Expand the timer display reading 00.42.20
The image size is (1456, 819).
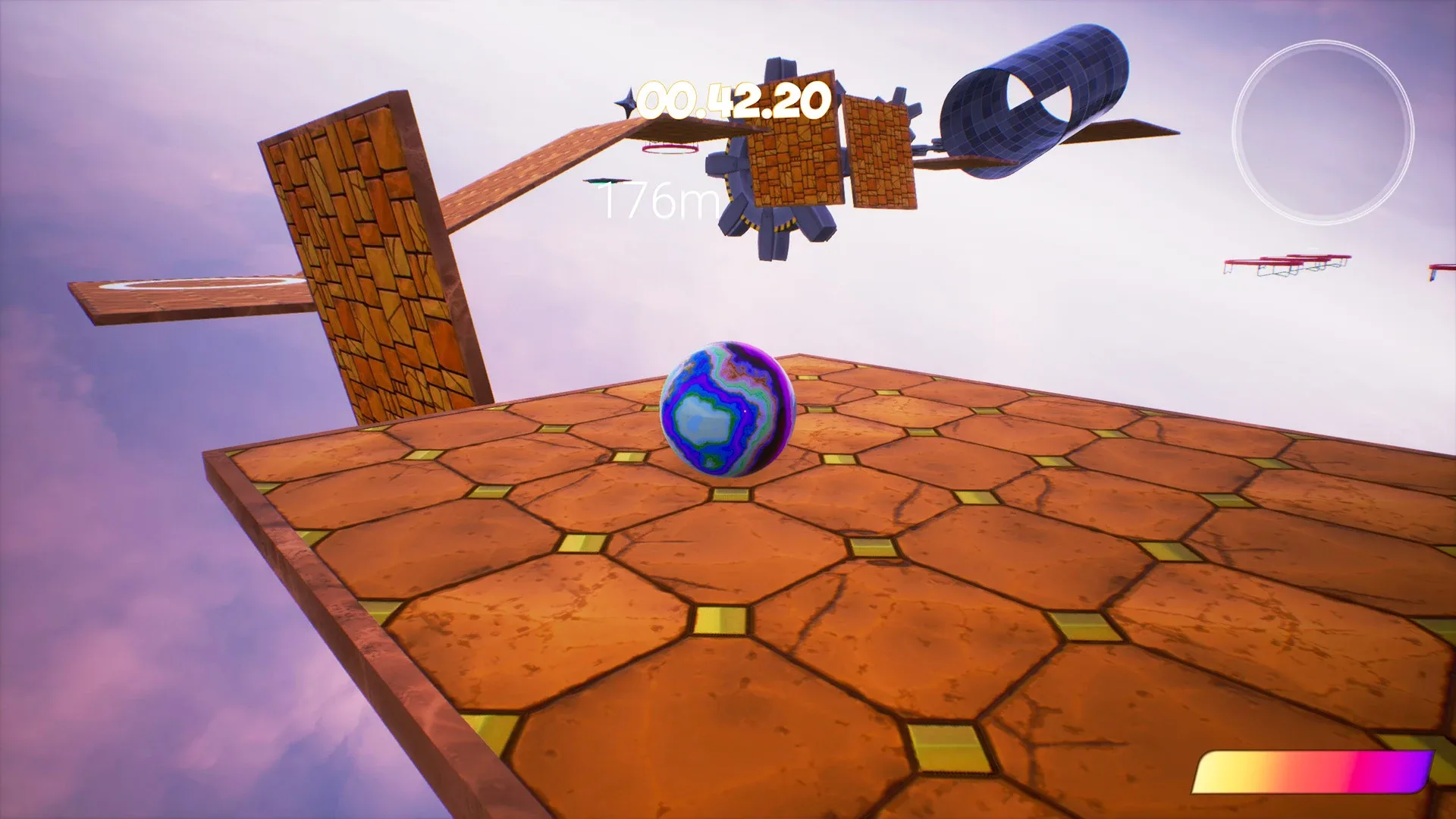coord(732,99)
